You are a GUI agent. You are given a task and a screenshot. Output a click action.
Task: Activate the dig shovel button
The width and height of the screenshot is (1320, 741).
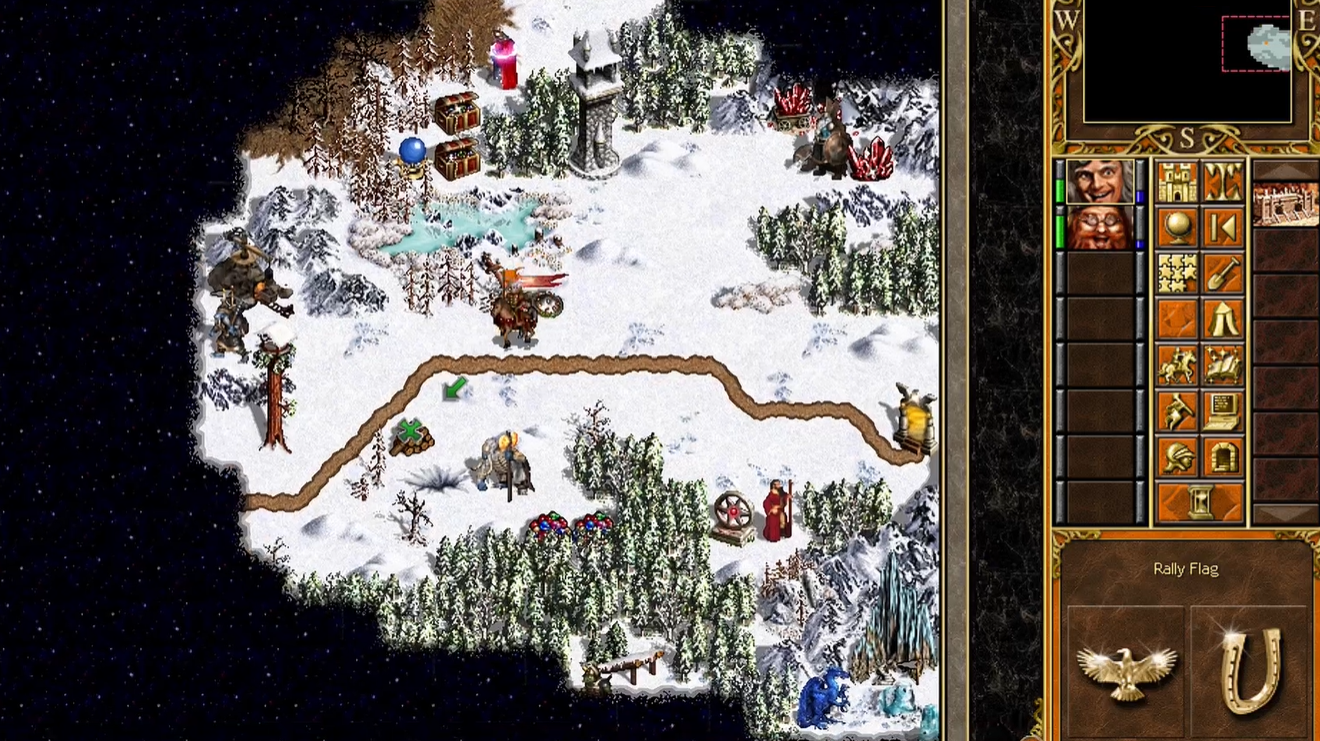click(1223, 274)
